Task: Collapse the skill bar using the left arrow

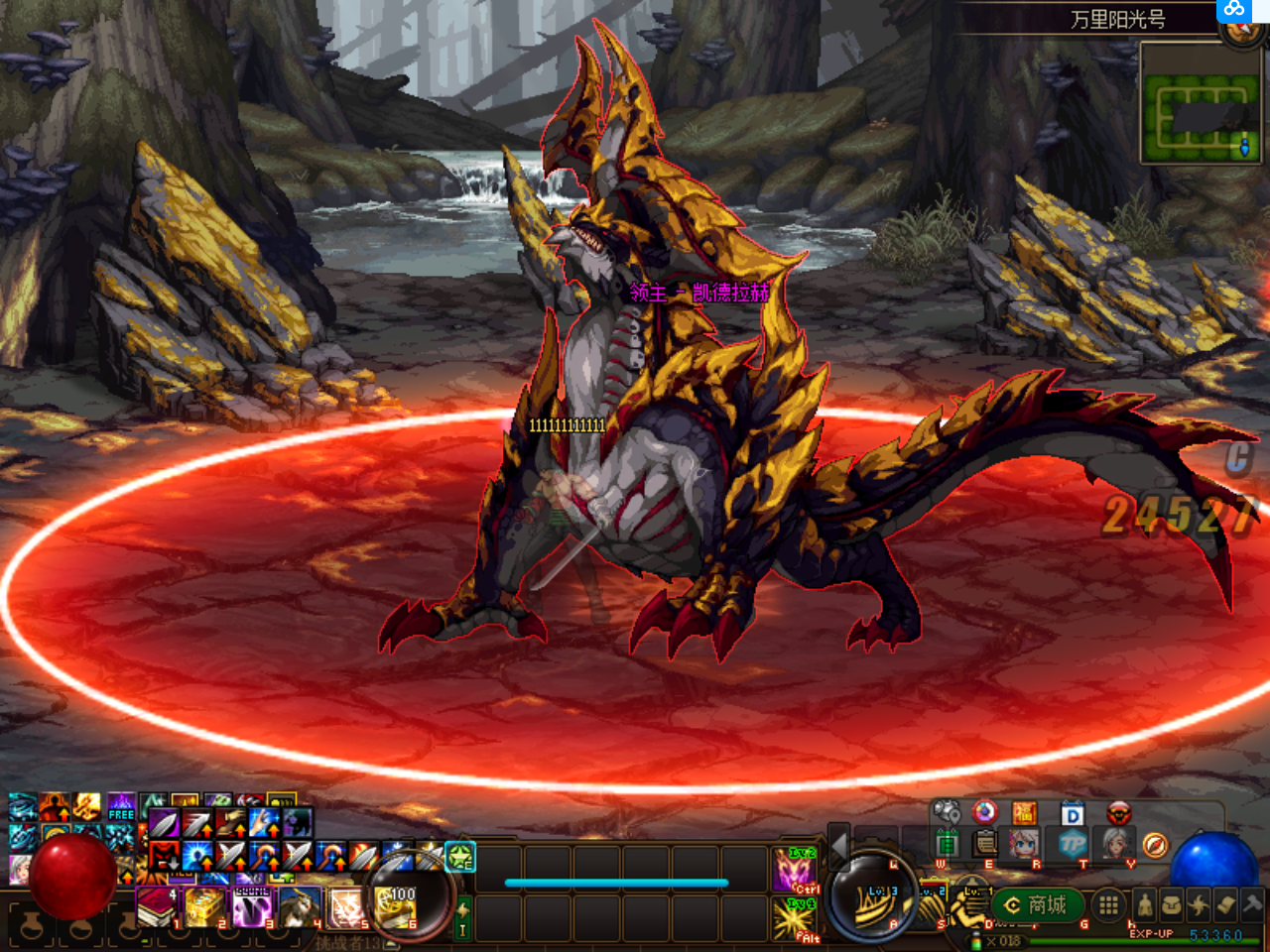Action: 838,846
